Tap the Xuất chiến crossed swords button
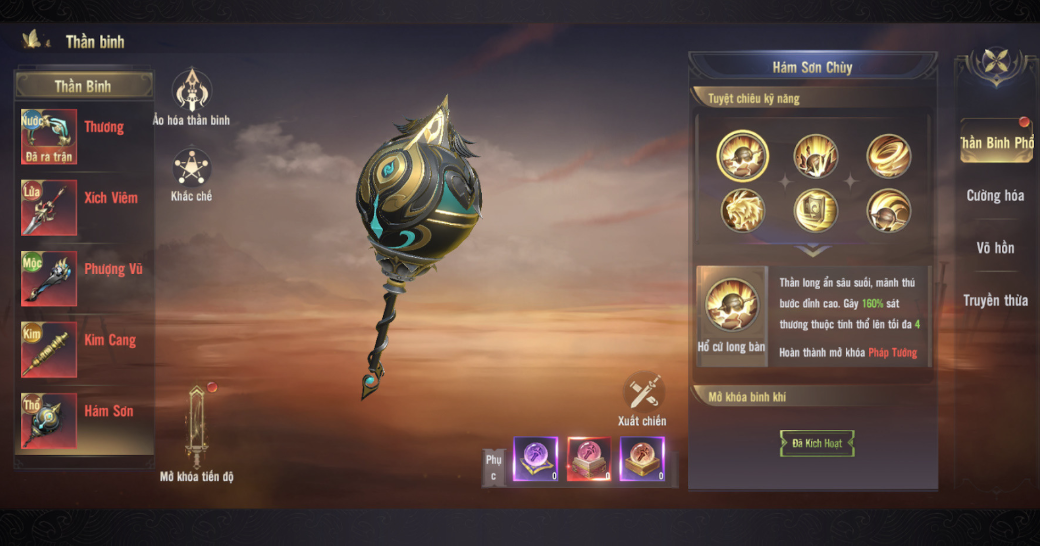Image resolution: width=1040 pixels, height=546 pixels. 643,393
